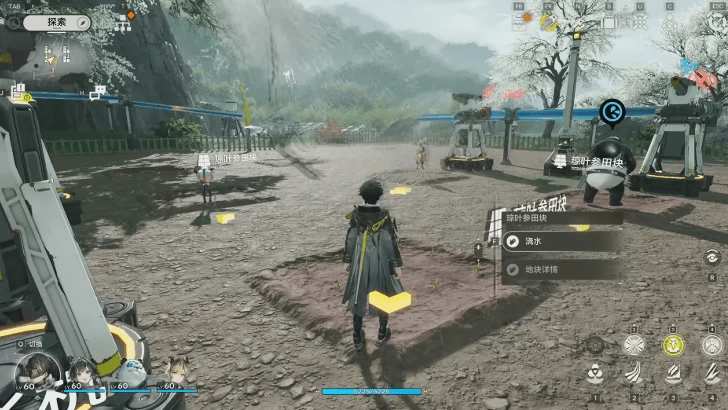Open the yellow circular ticket icon
Screen dimensions: 728x410
tap(548, 20)
